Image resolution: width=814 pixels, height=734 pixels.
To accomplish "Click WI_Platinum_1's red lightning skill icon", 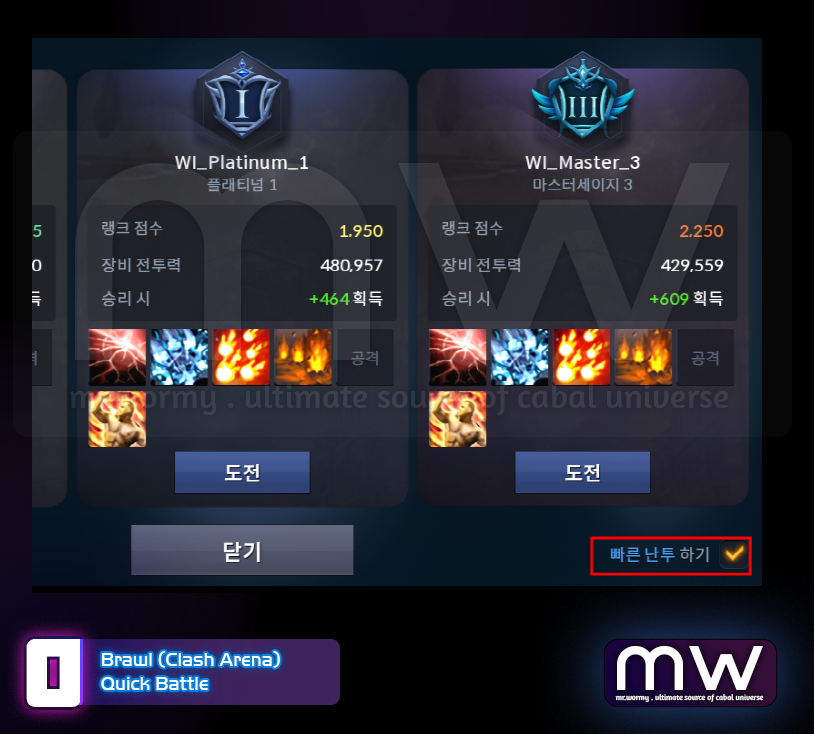I will 118,357.
